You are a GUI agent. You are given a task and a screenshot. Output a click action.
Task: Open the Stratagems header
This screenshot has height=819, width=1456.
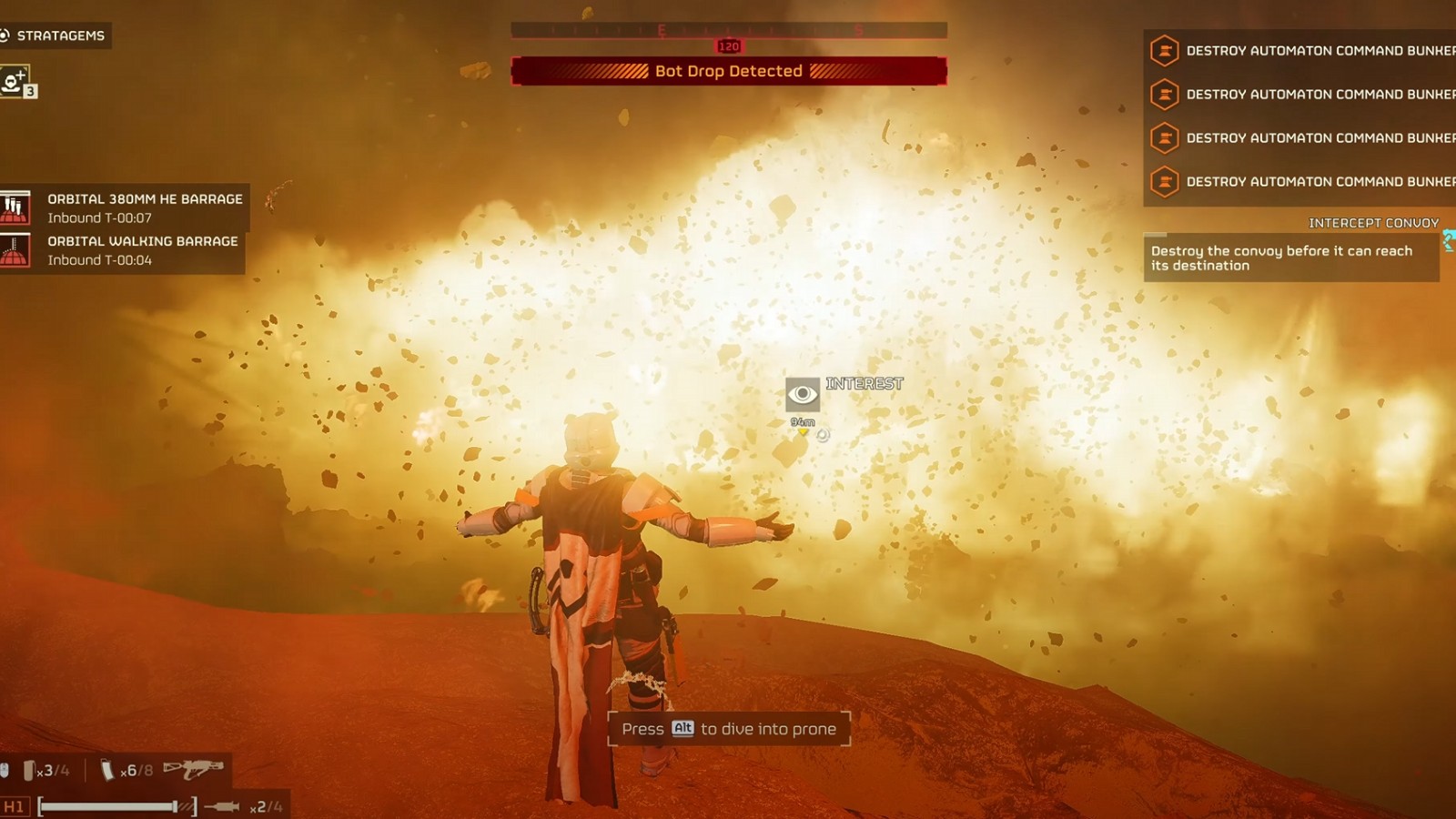click(x=55, y=35)
